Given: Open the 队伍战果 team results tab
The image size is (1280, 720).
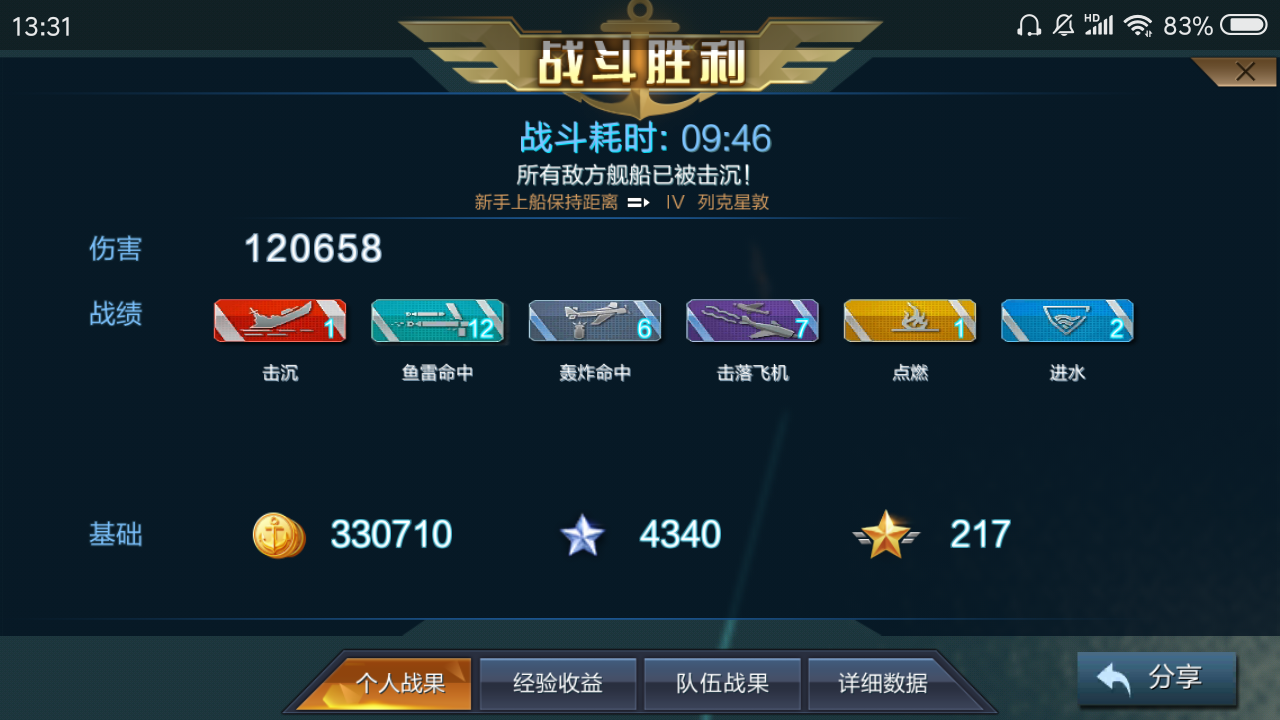Looking at the screenshot, I should [x=721, y=684].
